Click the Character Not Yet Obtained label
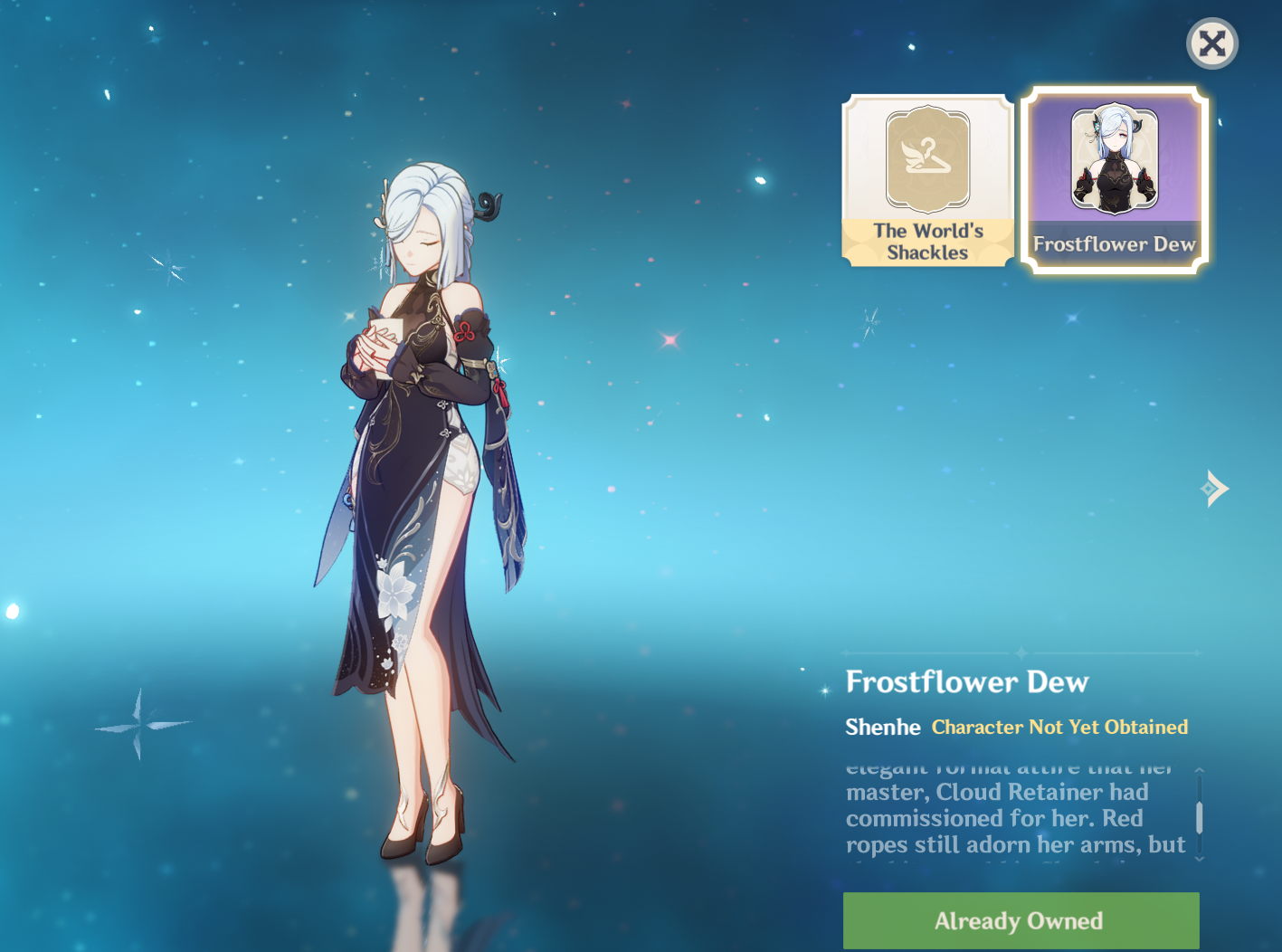1282x952 pixels. coord(1059,727)
